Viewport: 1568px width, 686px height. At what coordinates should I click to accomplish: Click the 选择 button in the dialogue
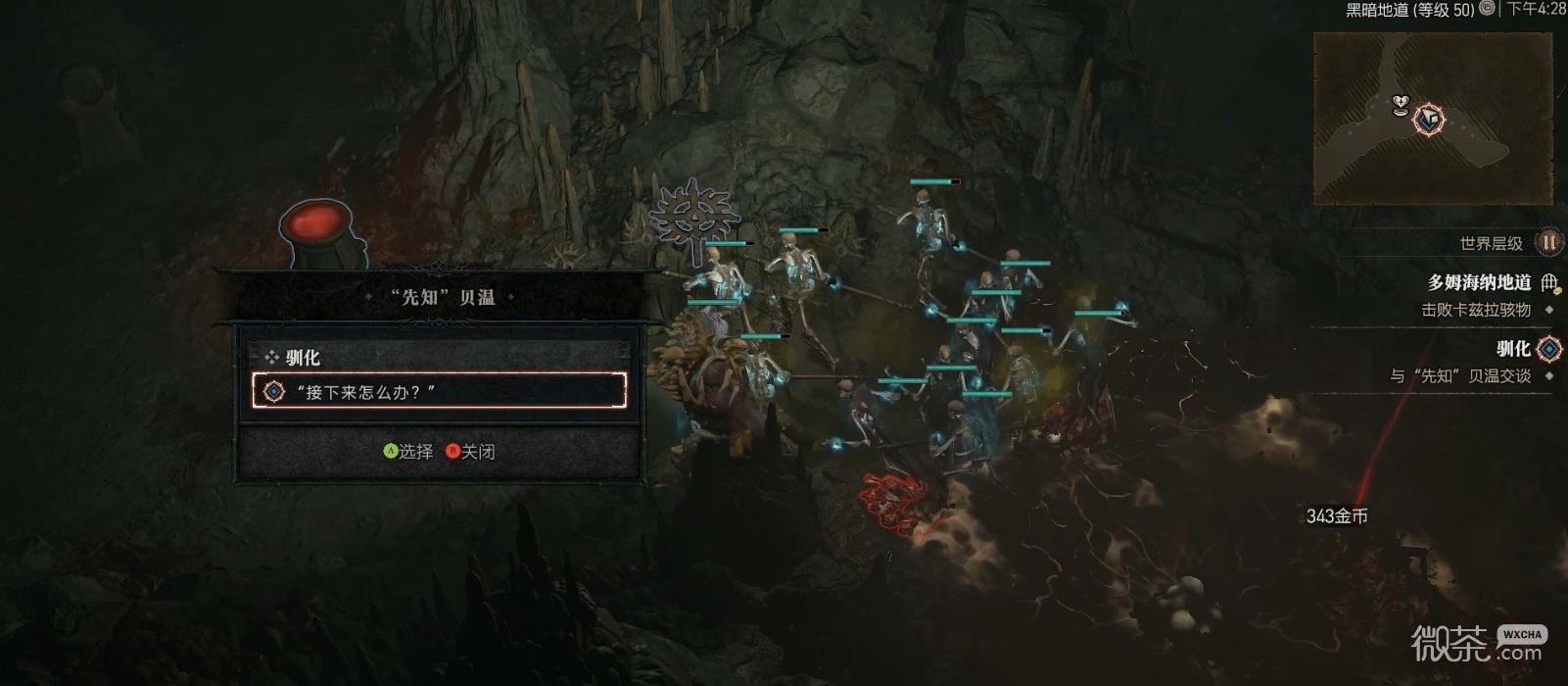[x=408, y=451]
